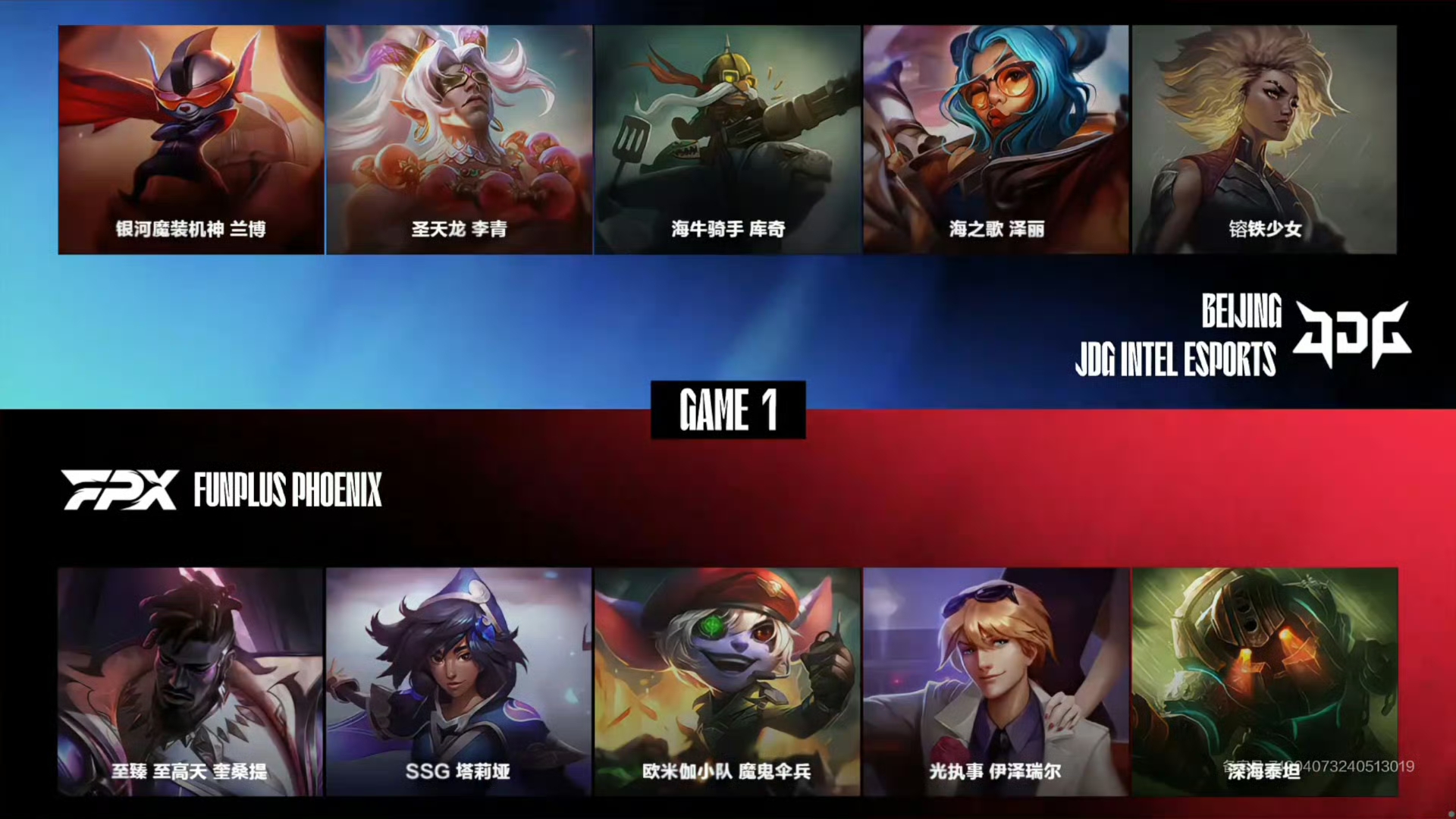Choose the SSG Taliyah card

click(460, 681)
